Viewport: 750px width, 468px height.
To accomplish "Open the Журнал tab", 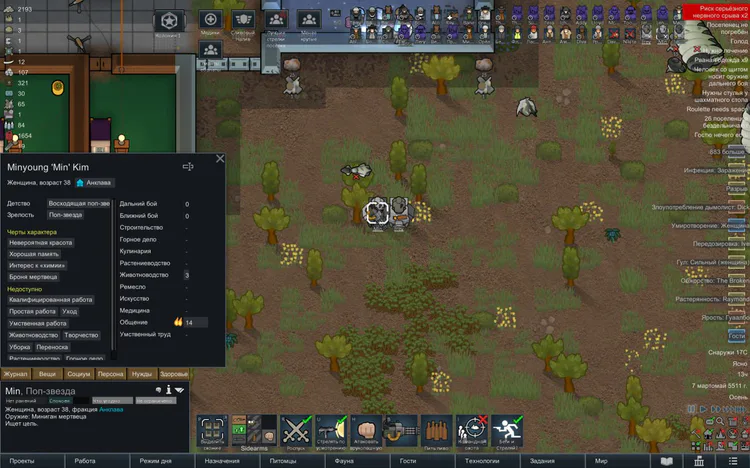I will [17, 374].
